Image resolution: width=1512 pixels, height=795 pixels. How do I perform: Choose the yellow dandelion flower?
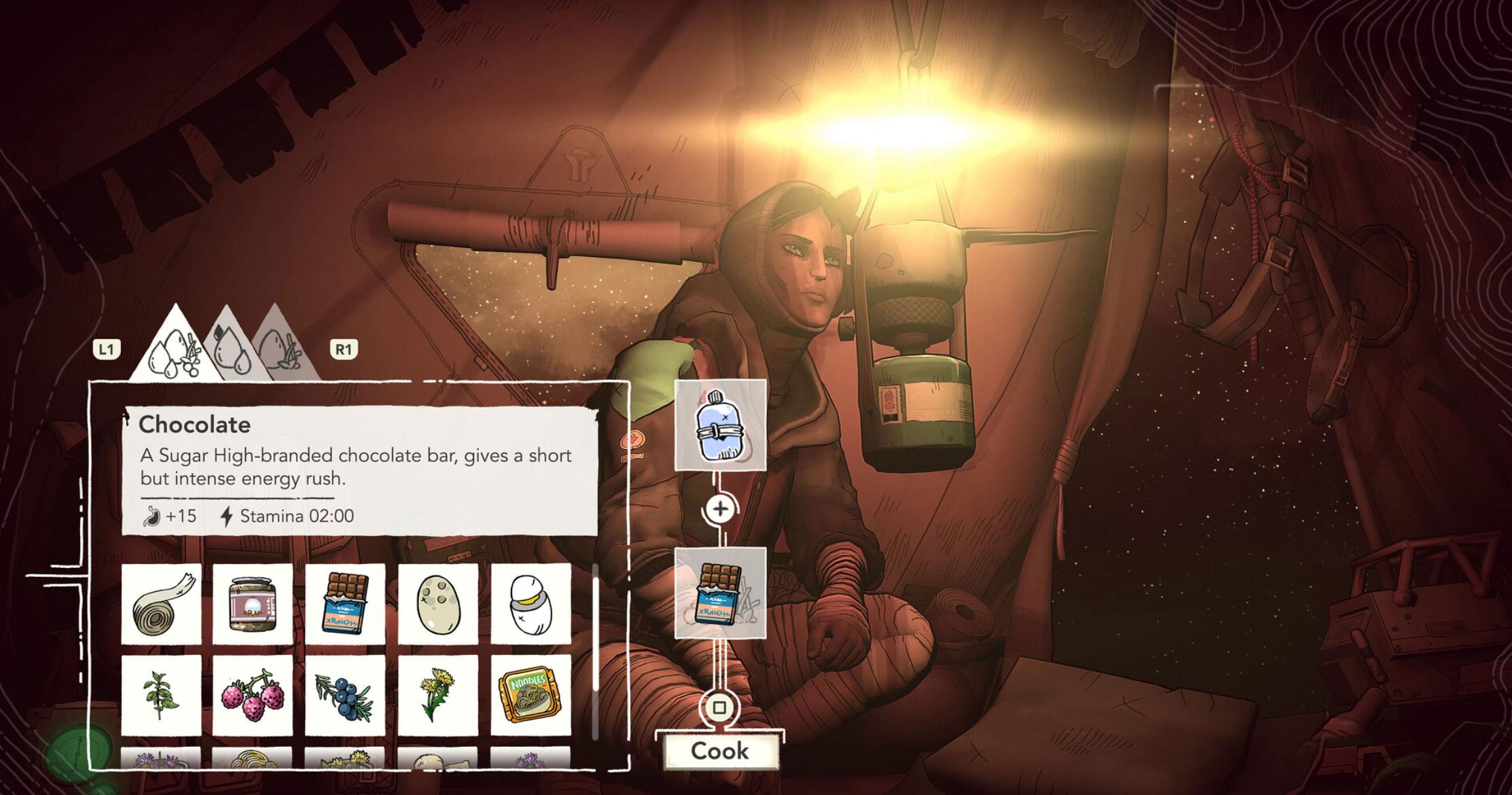tap(437, 694)
